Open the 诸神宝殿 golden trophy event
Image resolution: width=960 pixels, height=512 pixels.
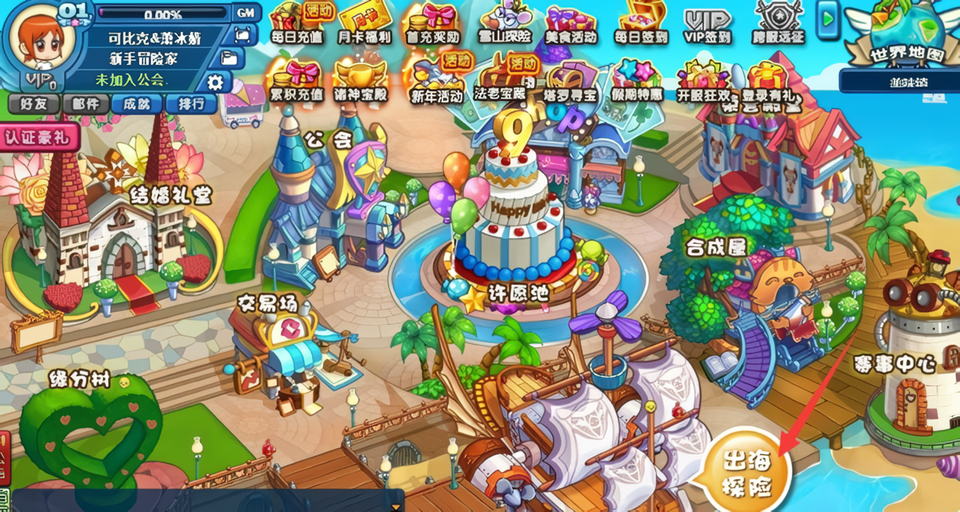point(360,80)
